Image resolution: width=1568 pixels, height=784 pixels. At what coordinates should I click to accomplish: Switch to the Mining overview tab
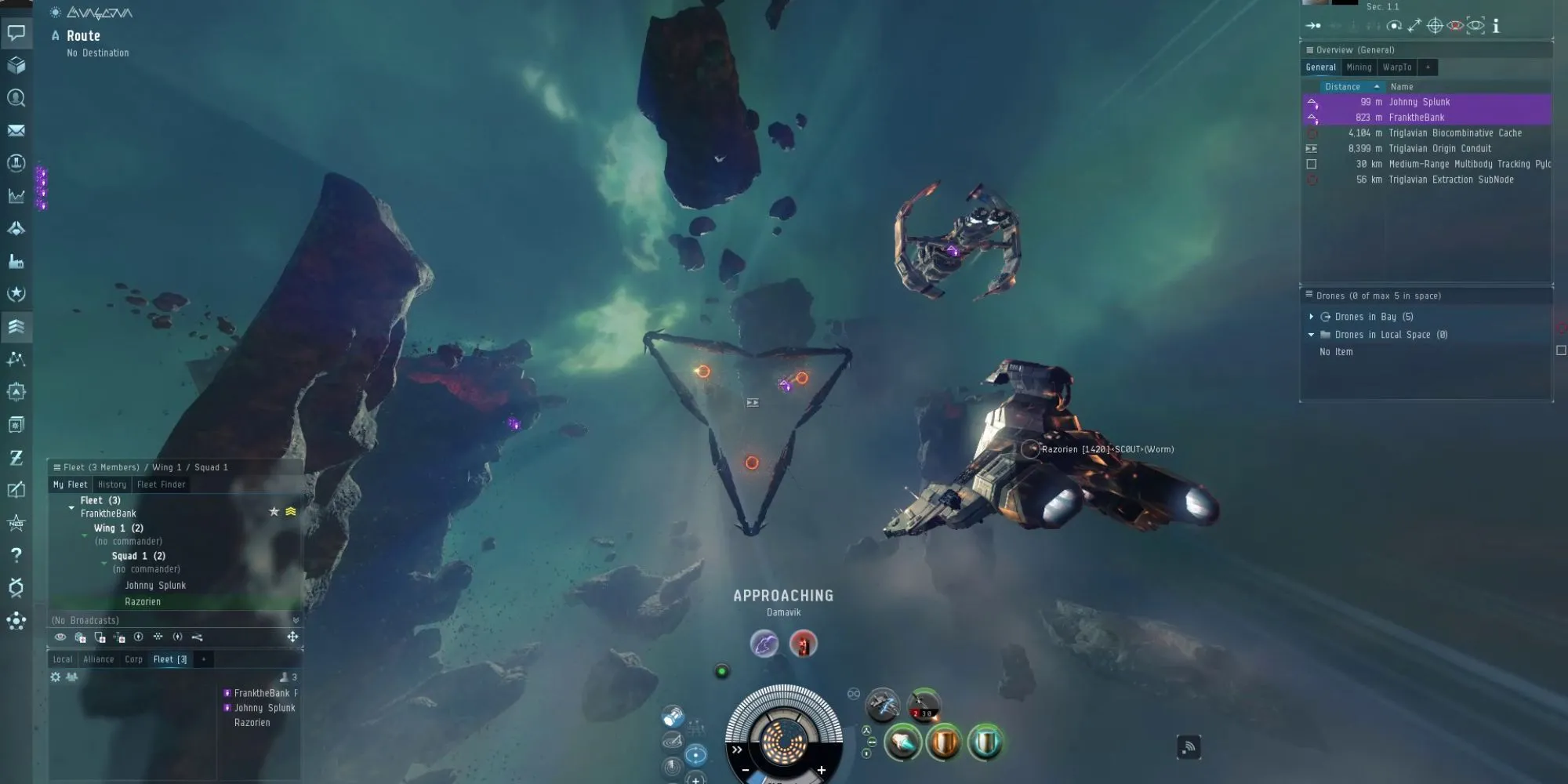point(1359,67)
